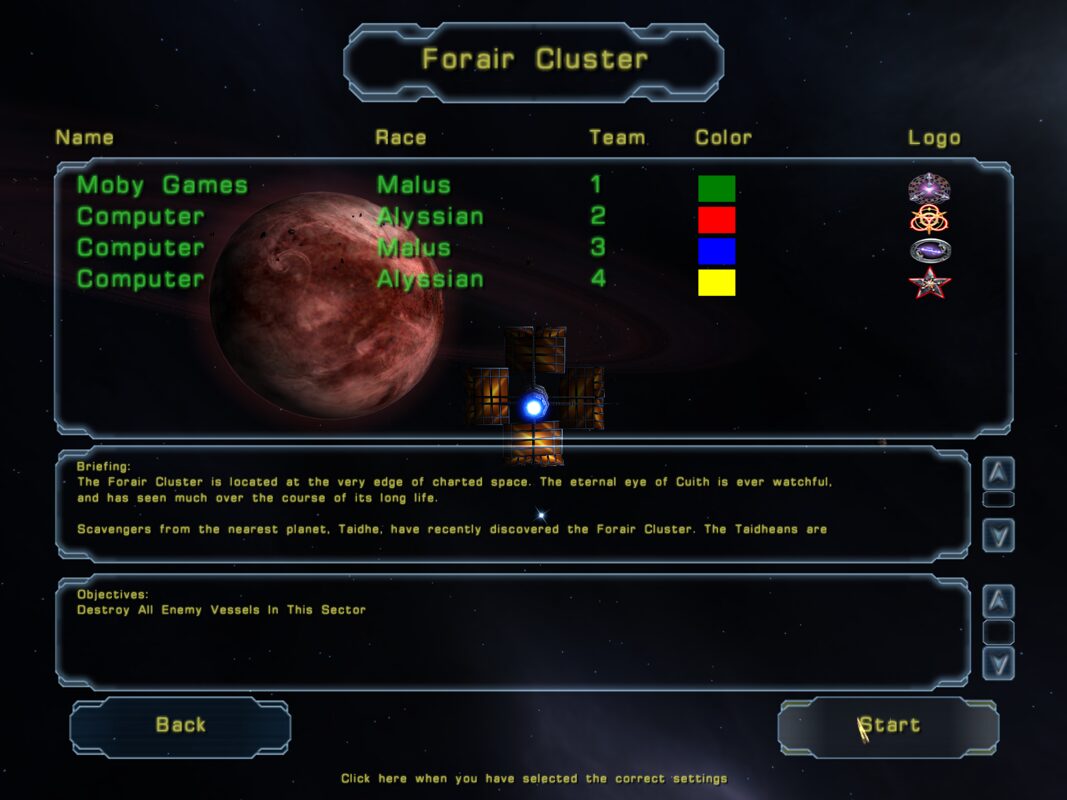Click the Briefing scroll down arrow

point(998,536)
